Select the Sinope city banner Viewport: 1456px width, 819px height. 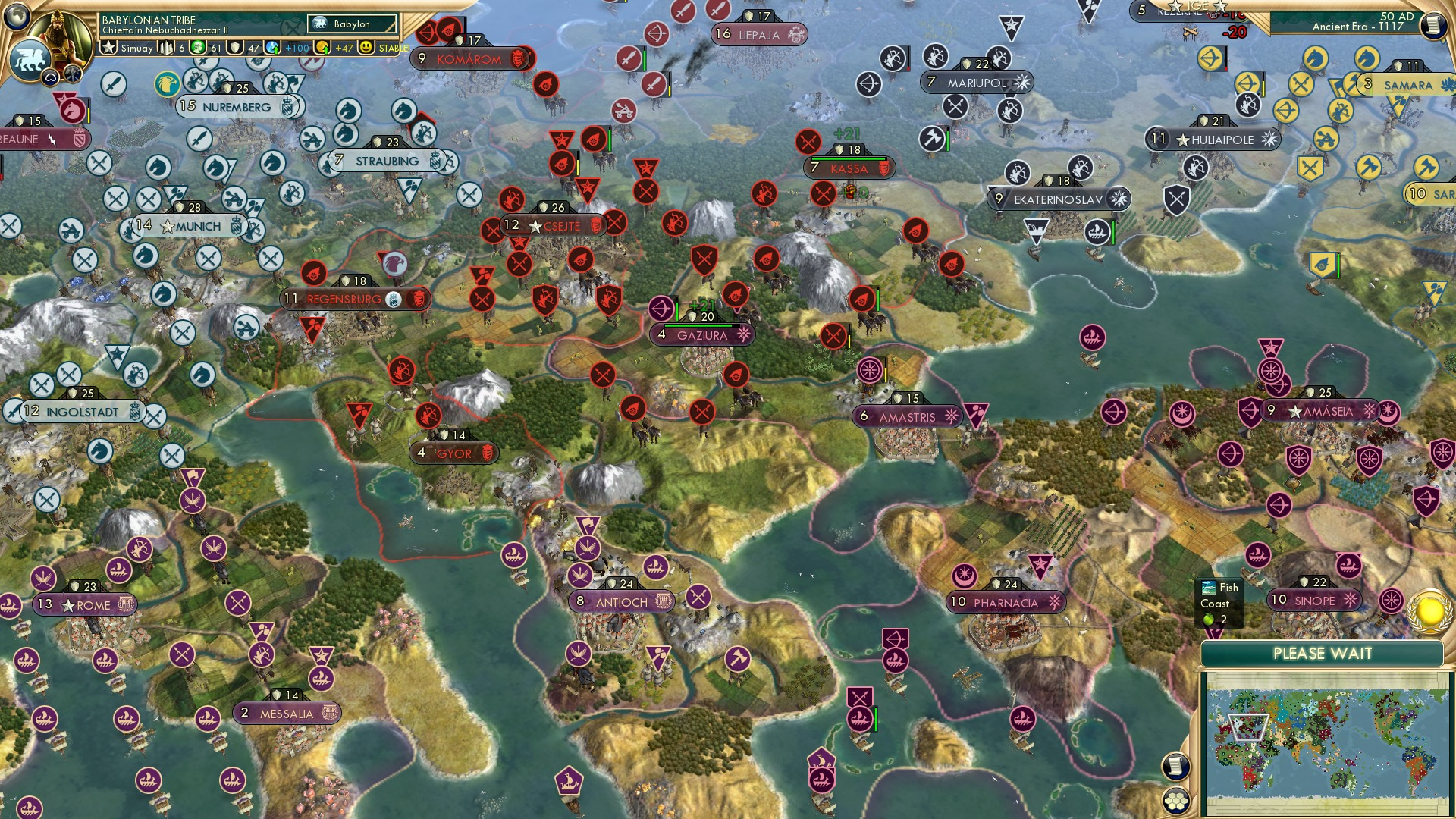coord(1314,600)
